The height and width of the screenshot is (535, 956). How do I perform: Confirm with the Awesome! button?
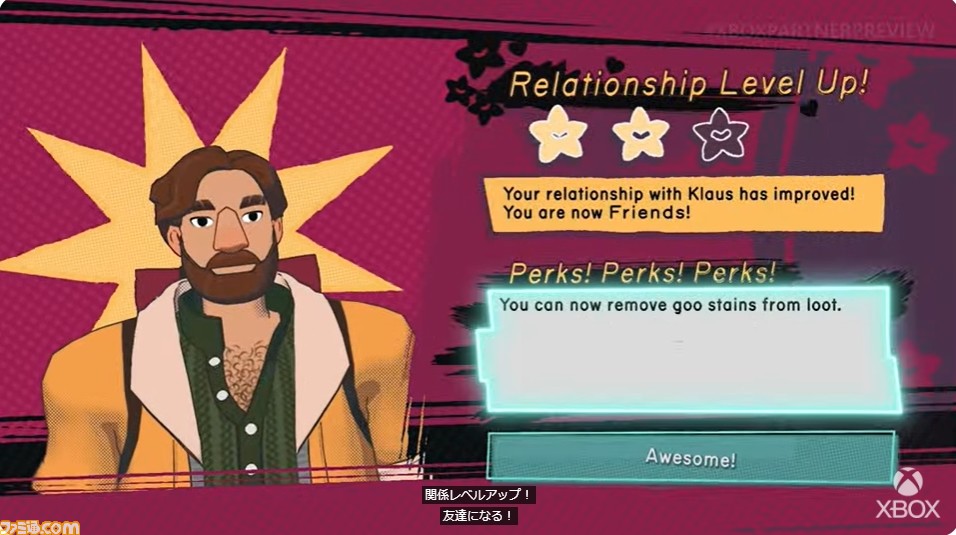coord(690,458)
